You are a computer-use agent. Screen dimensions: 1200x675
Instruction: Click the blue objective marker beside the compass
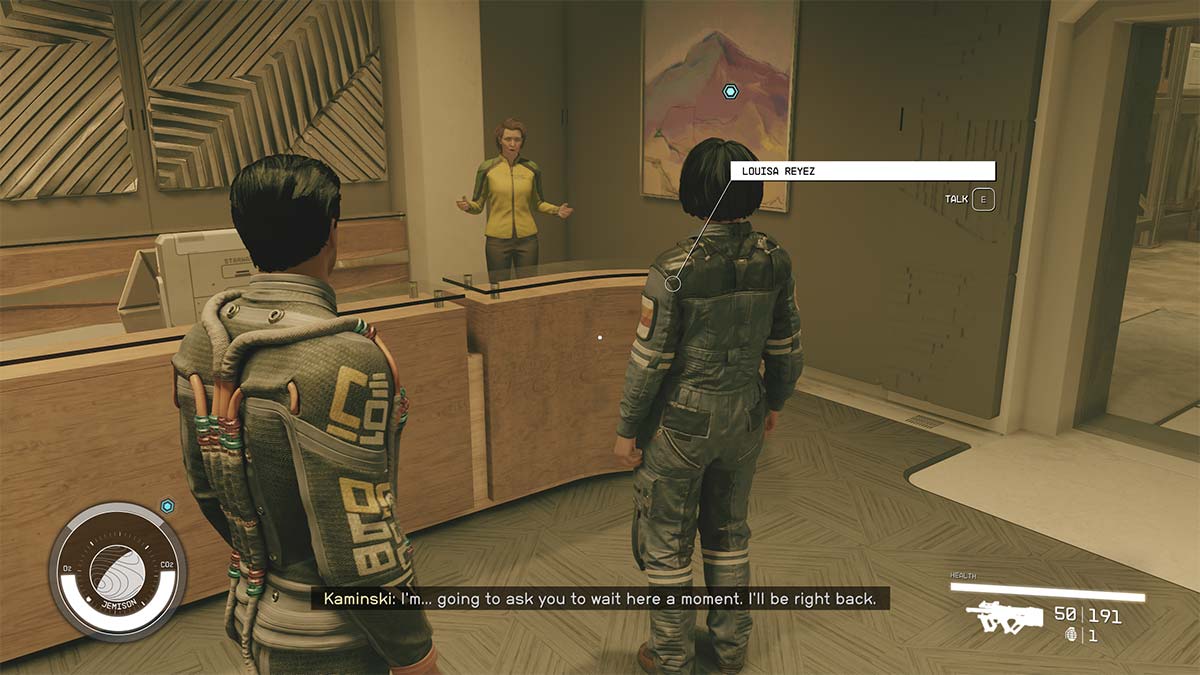click(167, 506)
